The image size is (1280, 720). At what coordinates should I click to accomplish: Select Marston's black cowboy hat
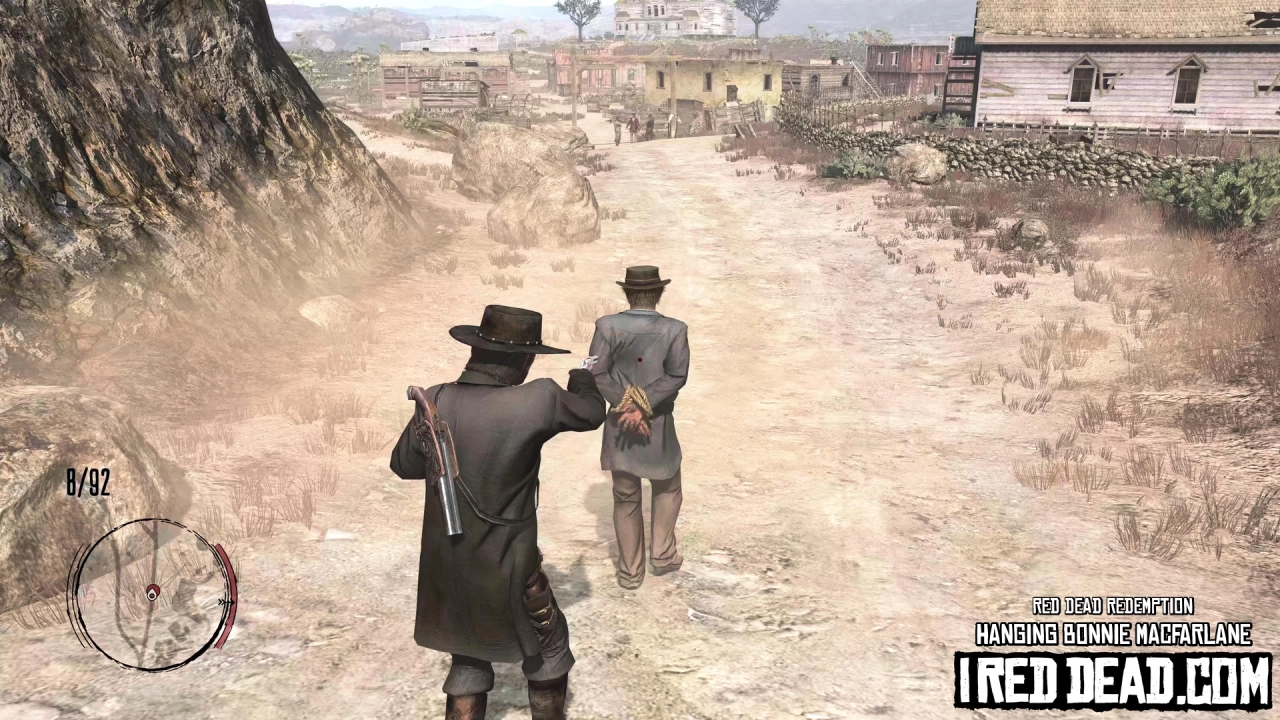point(505,330)
